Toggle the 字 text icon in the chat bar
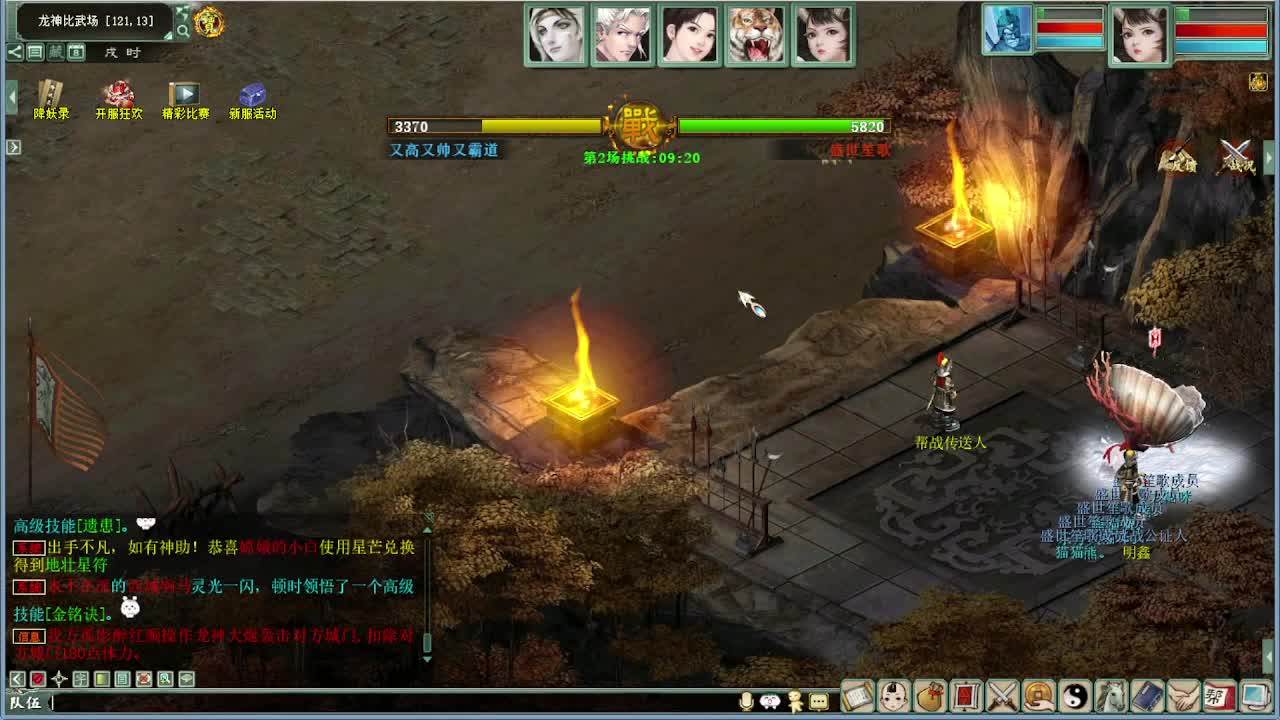Screen dimensions: 1280x720 (x=81, y=679)
